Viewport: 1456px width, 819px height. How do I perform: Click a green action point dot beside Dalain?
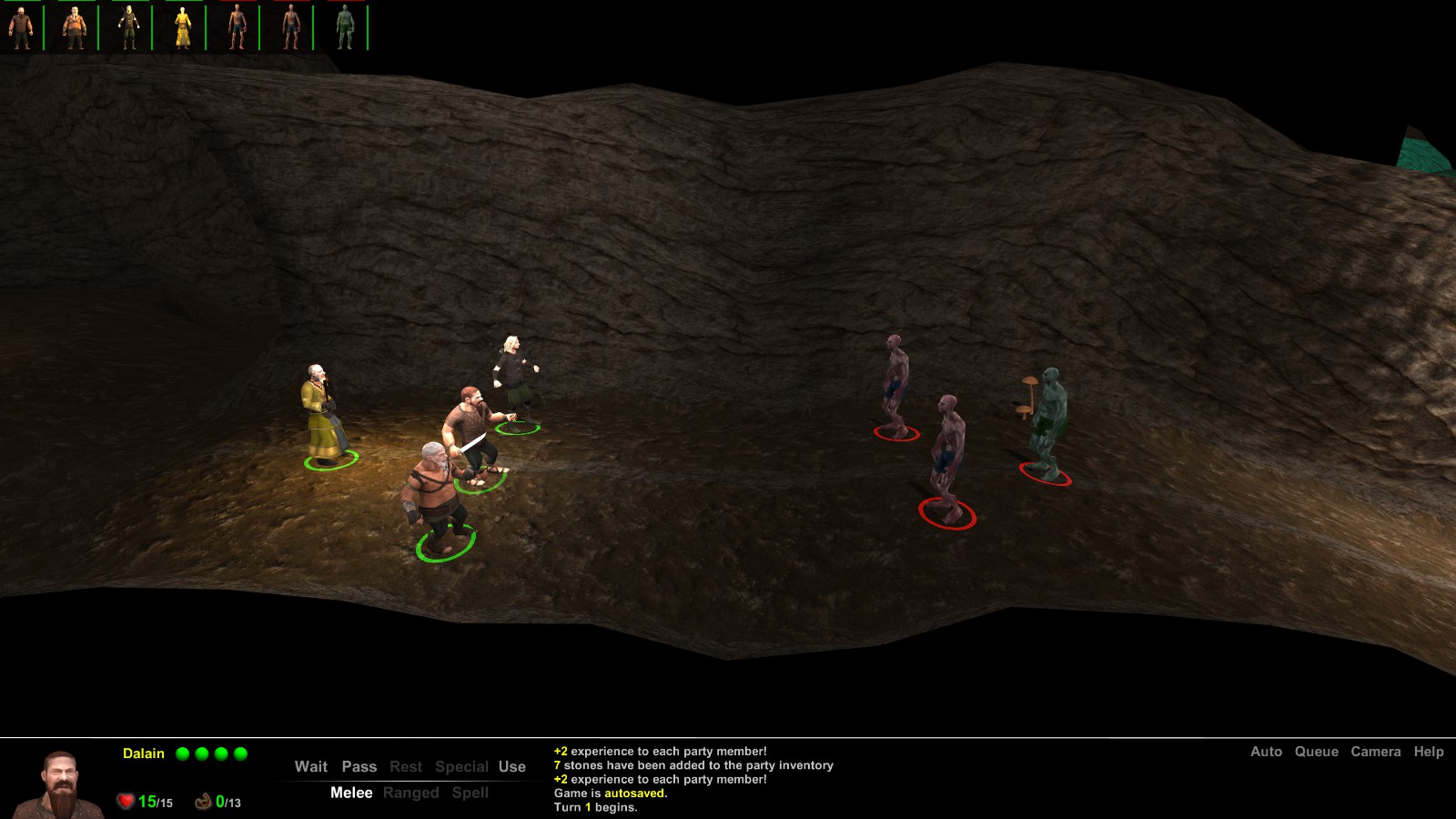(182, 753)
